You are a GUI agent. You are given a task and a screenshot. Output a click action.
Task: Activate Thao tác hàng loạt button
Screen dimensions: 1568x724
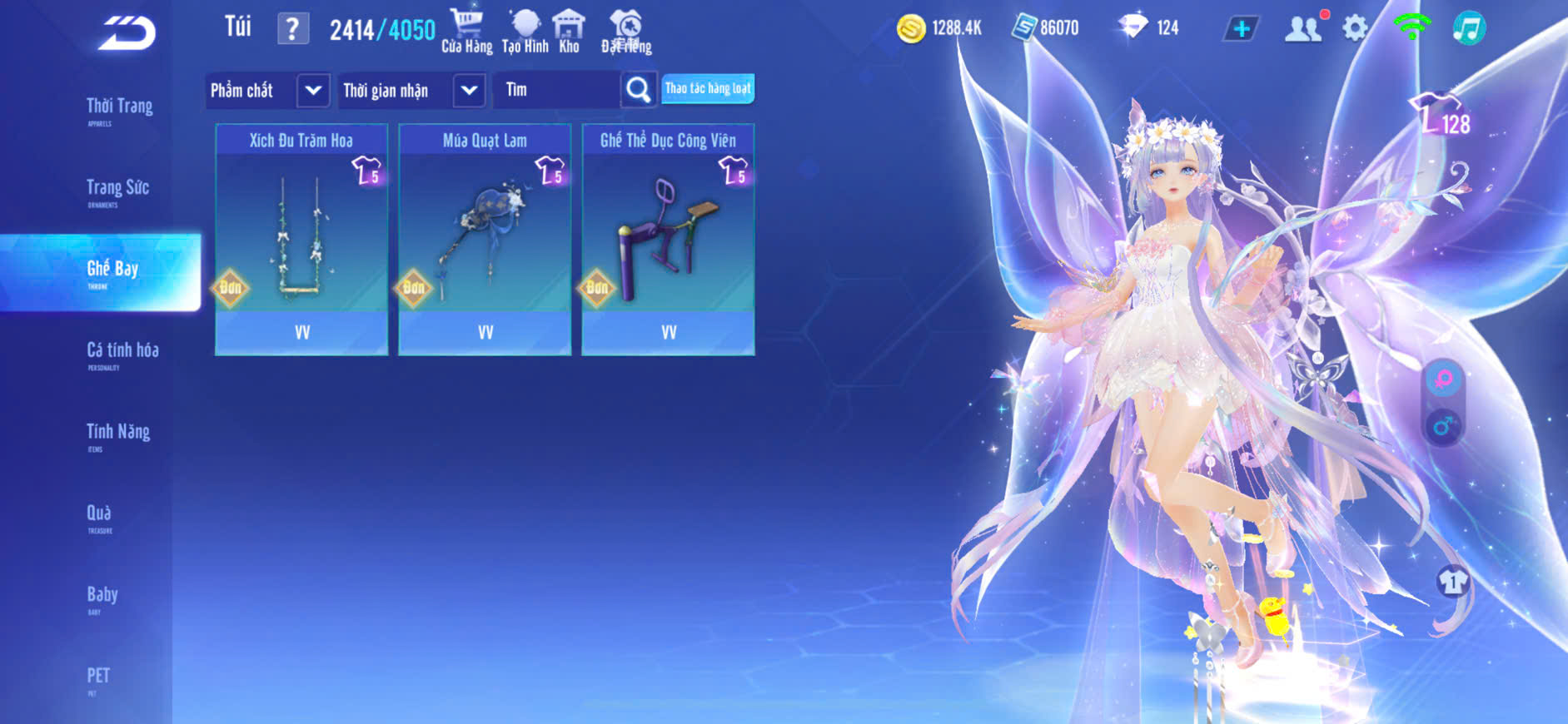[708, 89]
